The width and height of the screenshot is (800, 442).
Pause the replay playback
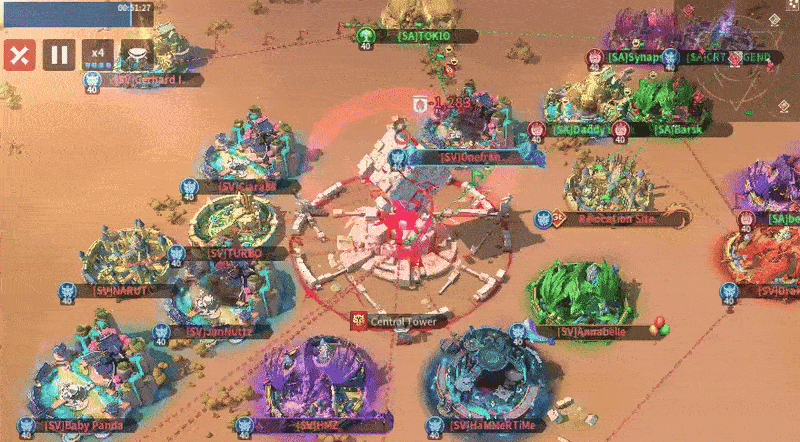pos(58,54)
